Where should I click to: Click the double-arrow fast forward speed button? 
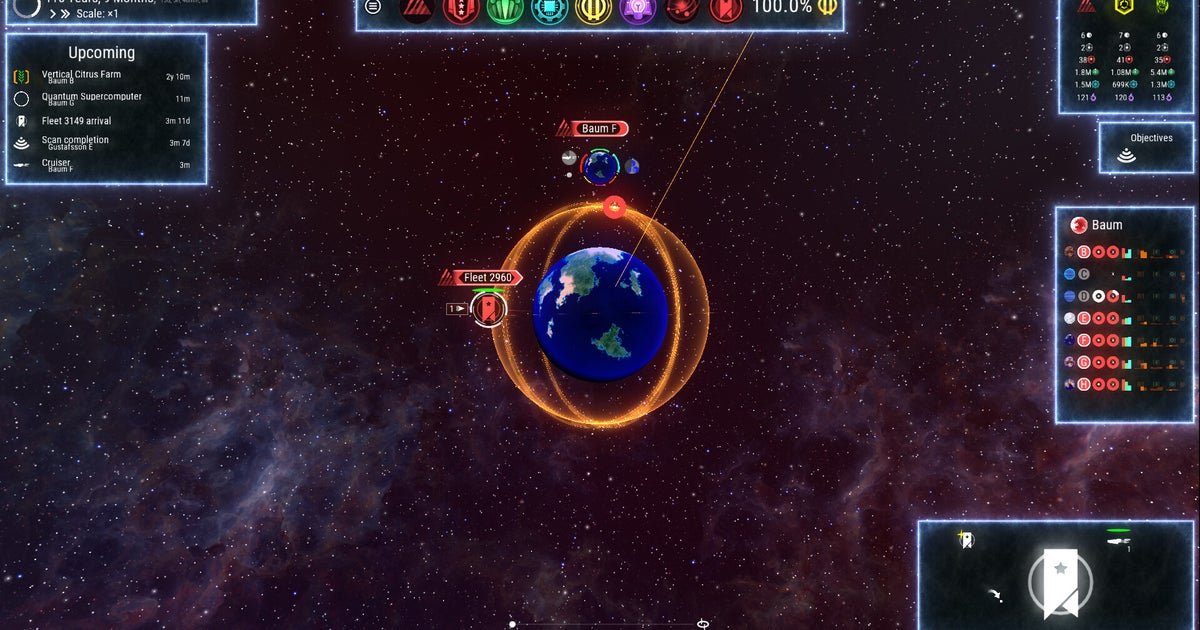coord(65,15)
